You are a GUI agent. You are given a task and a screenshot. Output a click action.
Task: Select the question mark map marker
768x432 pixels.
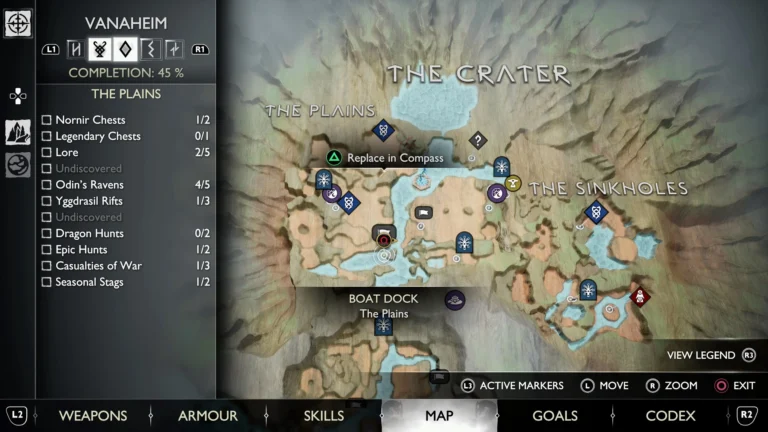coord(478,141)
